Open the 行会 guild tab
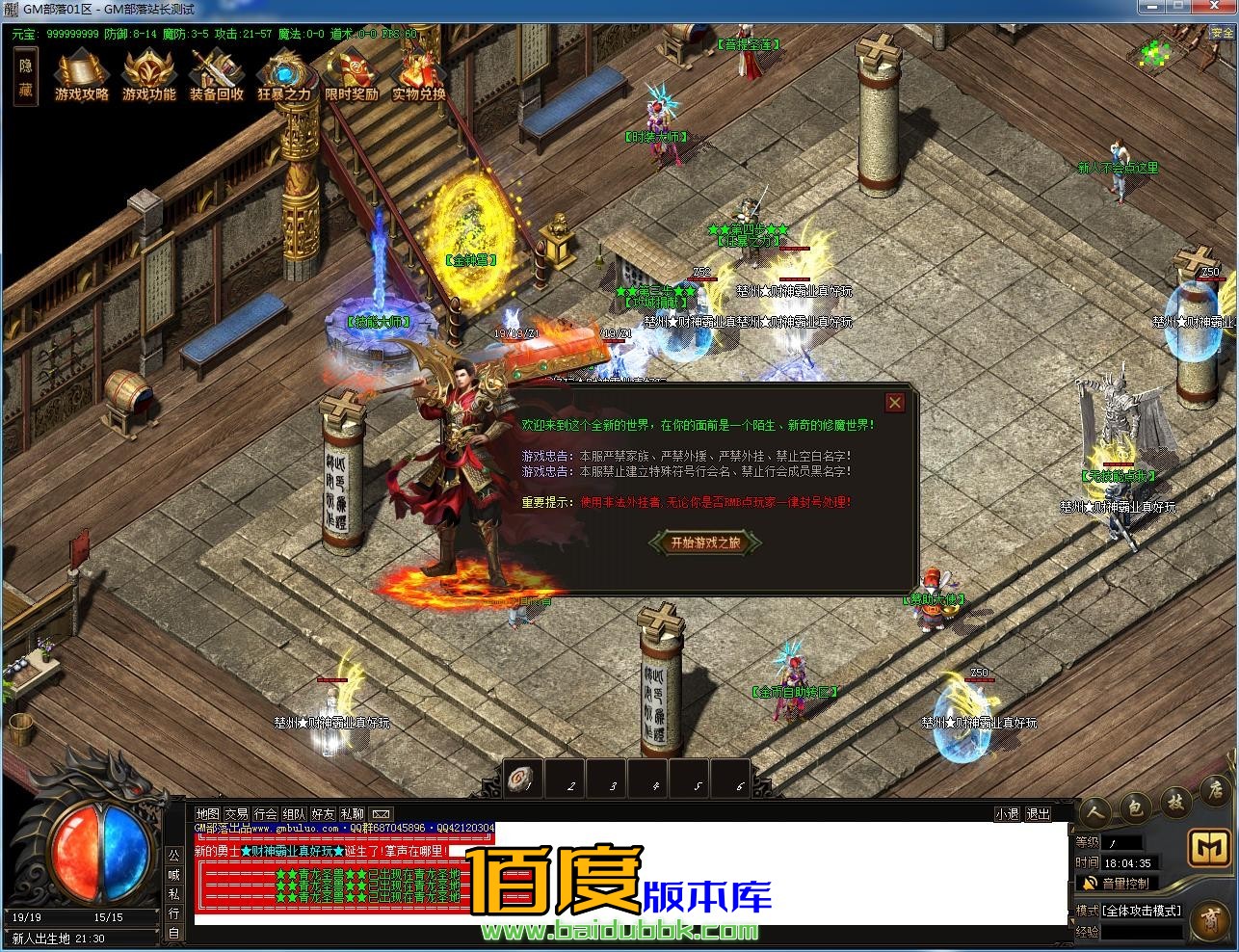 click(265, 814)
